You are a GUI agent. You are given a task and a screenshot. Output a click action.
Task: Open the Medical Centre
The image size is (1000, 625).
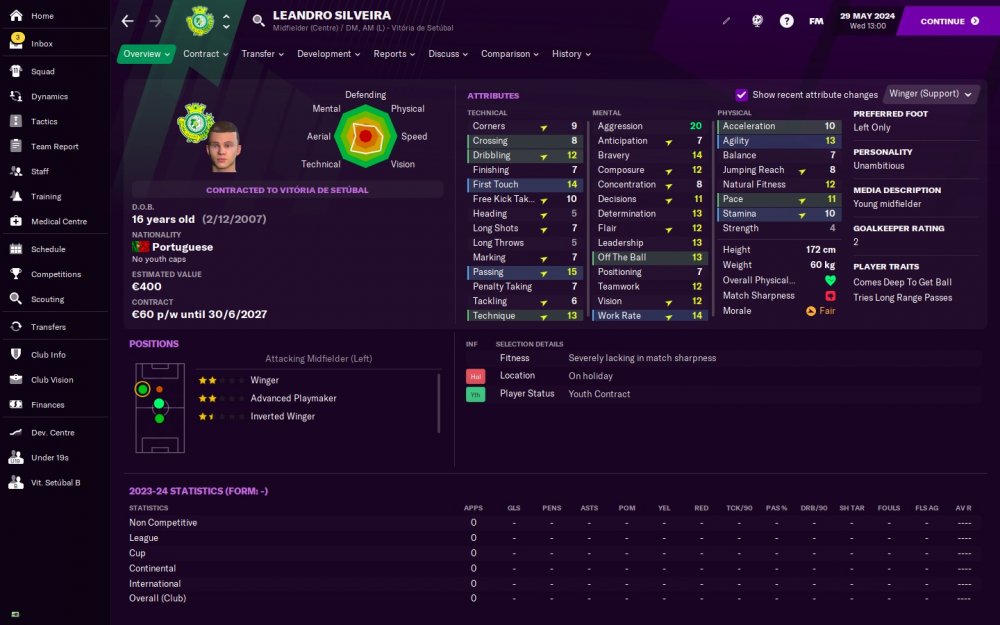[x=59, y=221]
